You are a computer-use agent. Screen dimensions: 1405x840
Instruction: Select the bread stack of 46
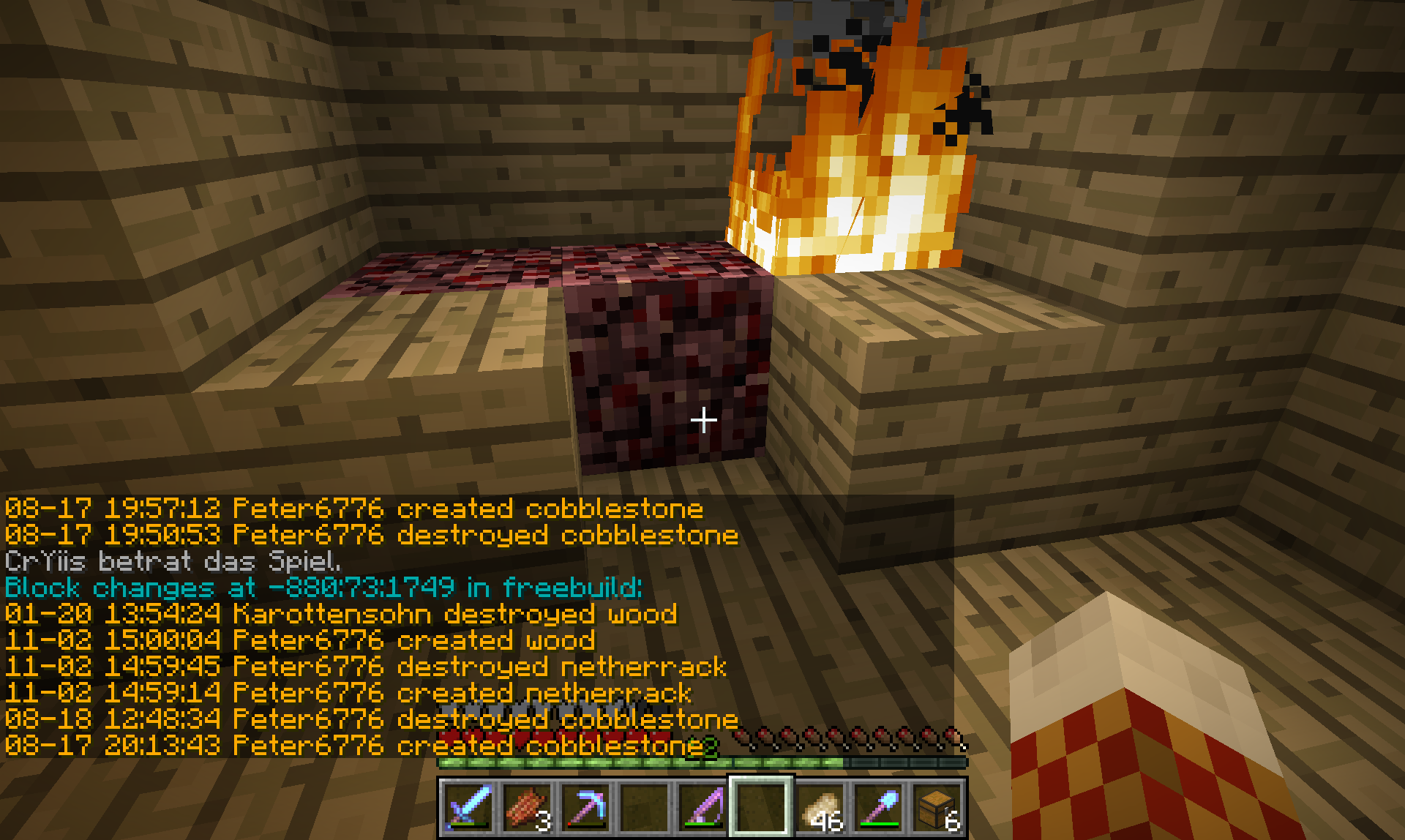[x=820, y=807]
